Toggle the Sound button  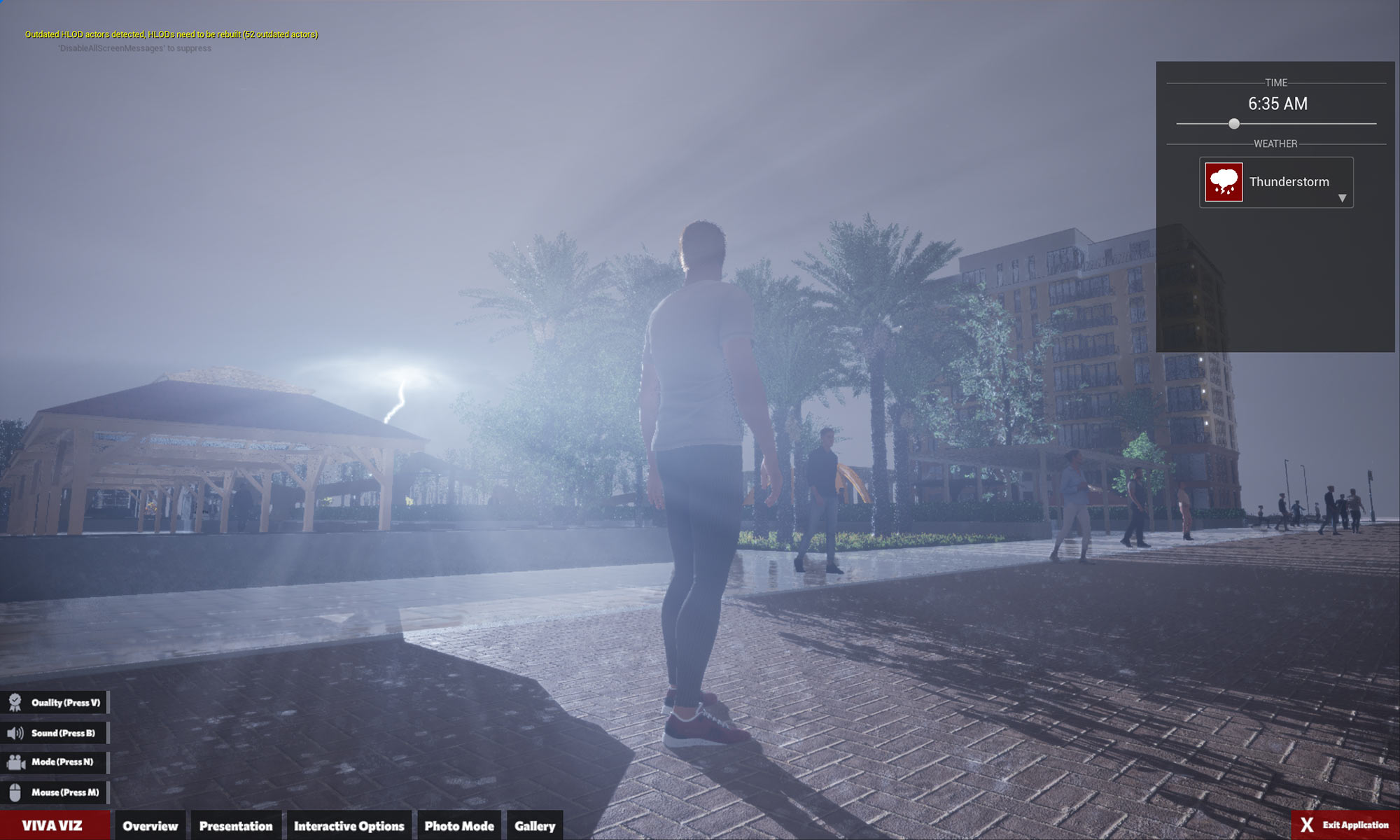tap(55, 733)
